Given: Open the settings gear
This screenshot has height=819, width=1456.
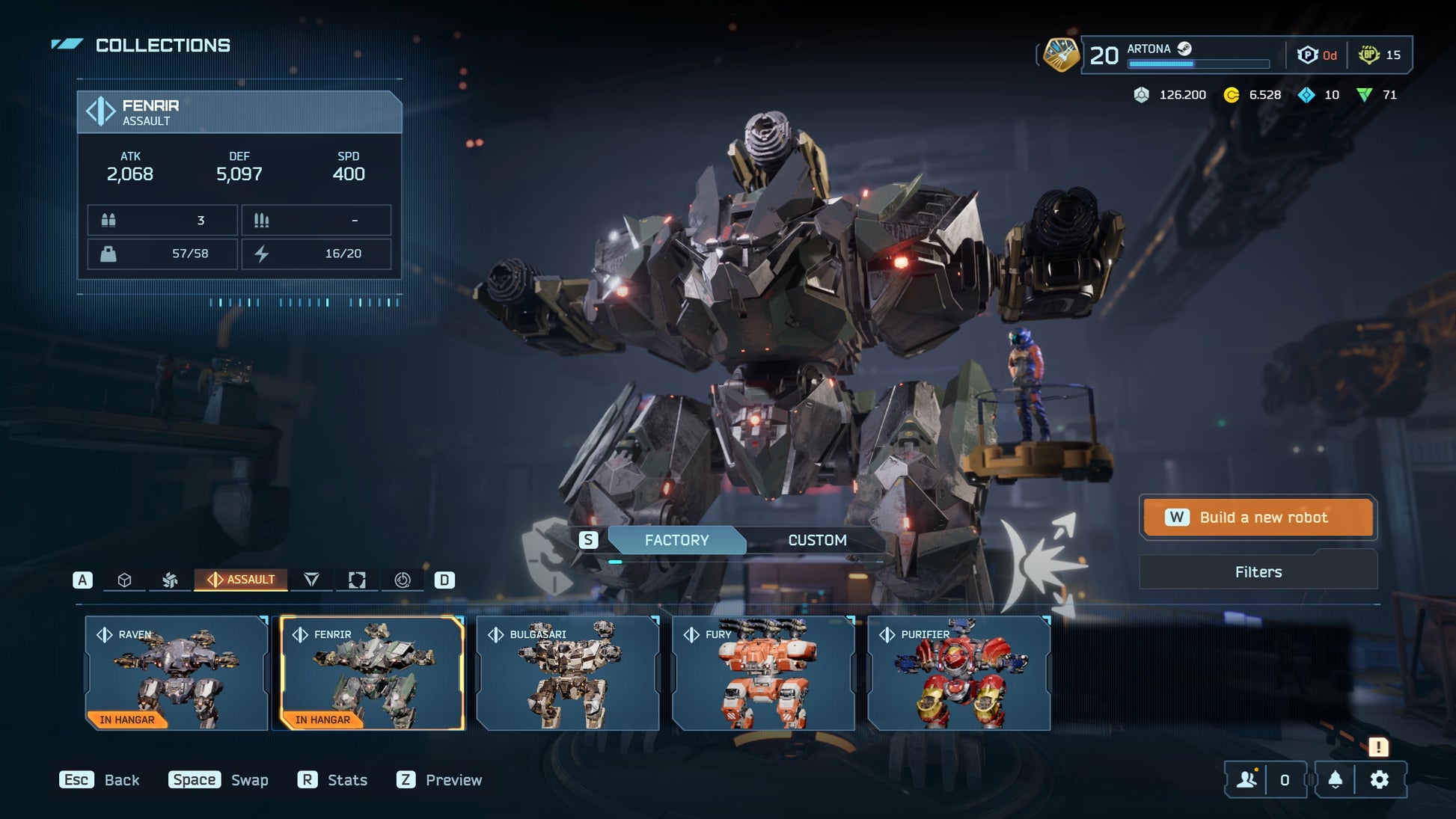Looking at the screenshot, I should 1379,780.
